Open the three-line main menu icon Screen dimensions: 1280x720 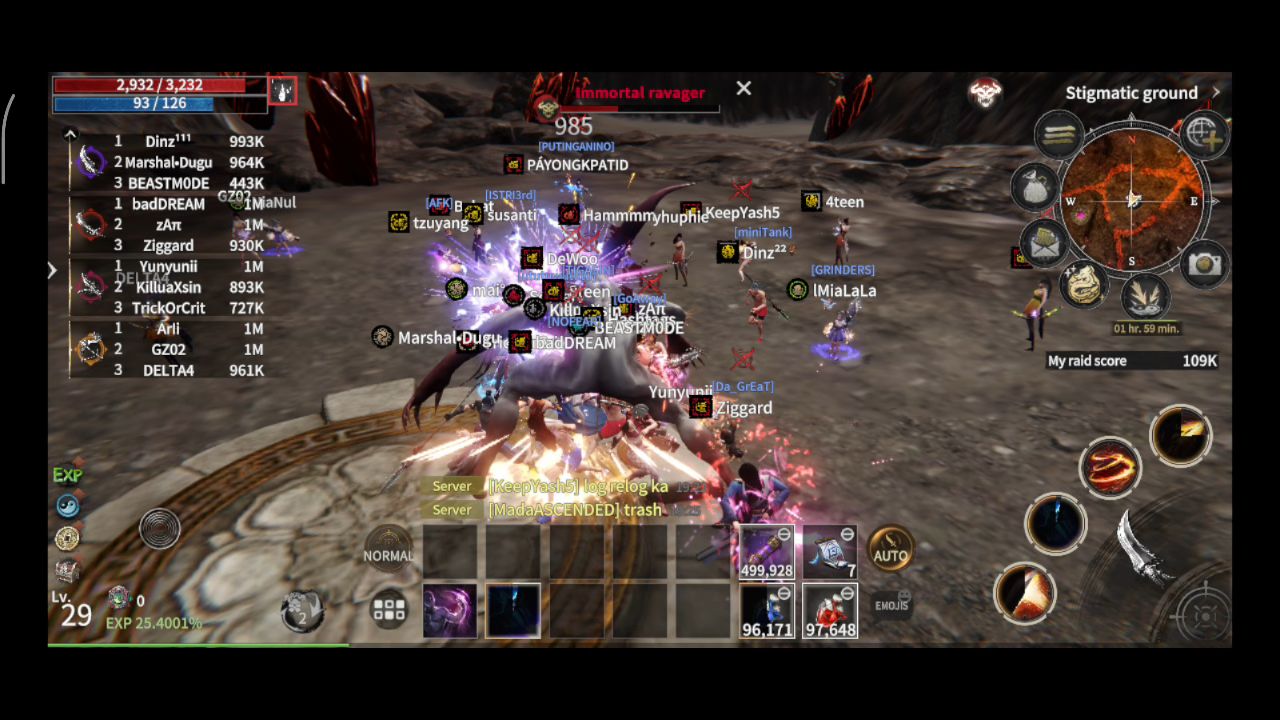point(1058,134)
